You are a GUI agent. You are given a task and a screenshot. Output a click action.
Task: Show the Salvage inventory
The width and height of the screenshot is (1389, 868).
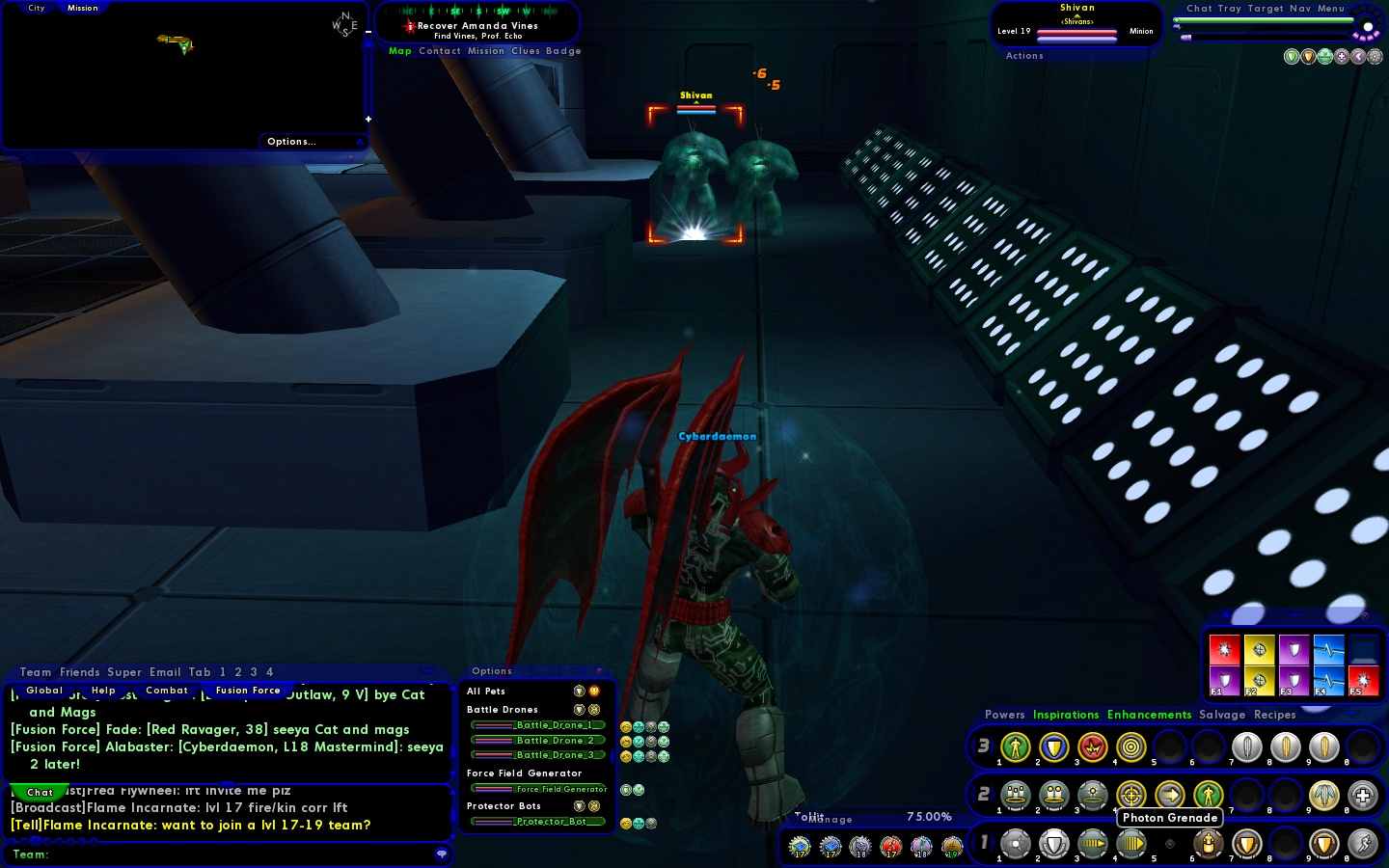tap(1222, 715)
